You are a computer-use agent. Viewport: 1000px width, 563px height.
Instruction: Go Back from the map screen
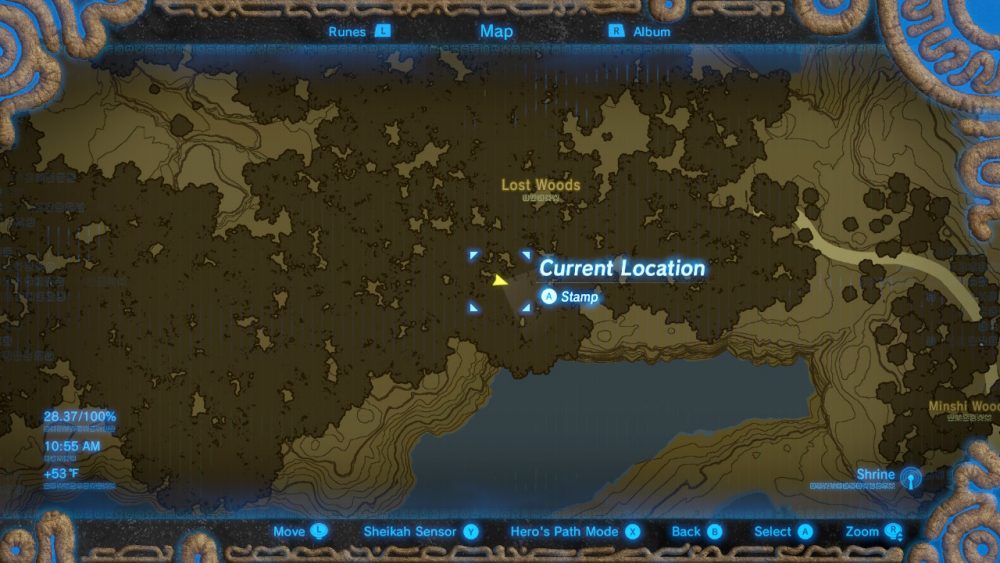(697, 532)
